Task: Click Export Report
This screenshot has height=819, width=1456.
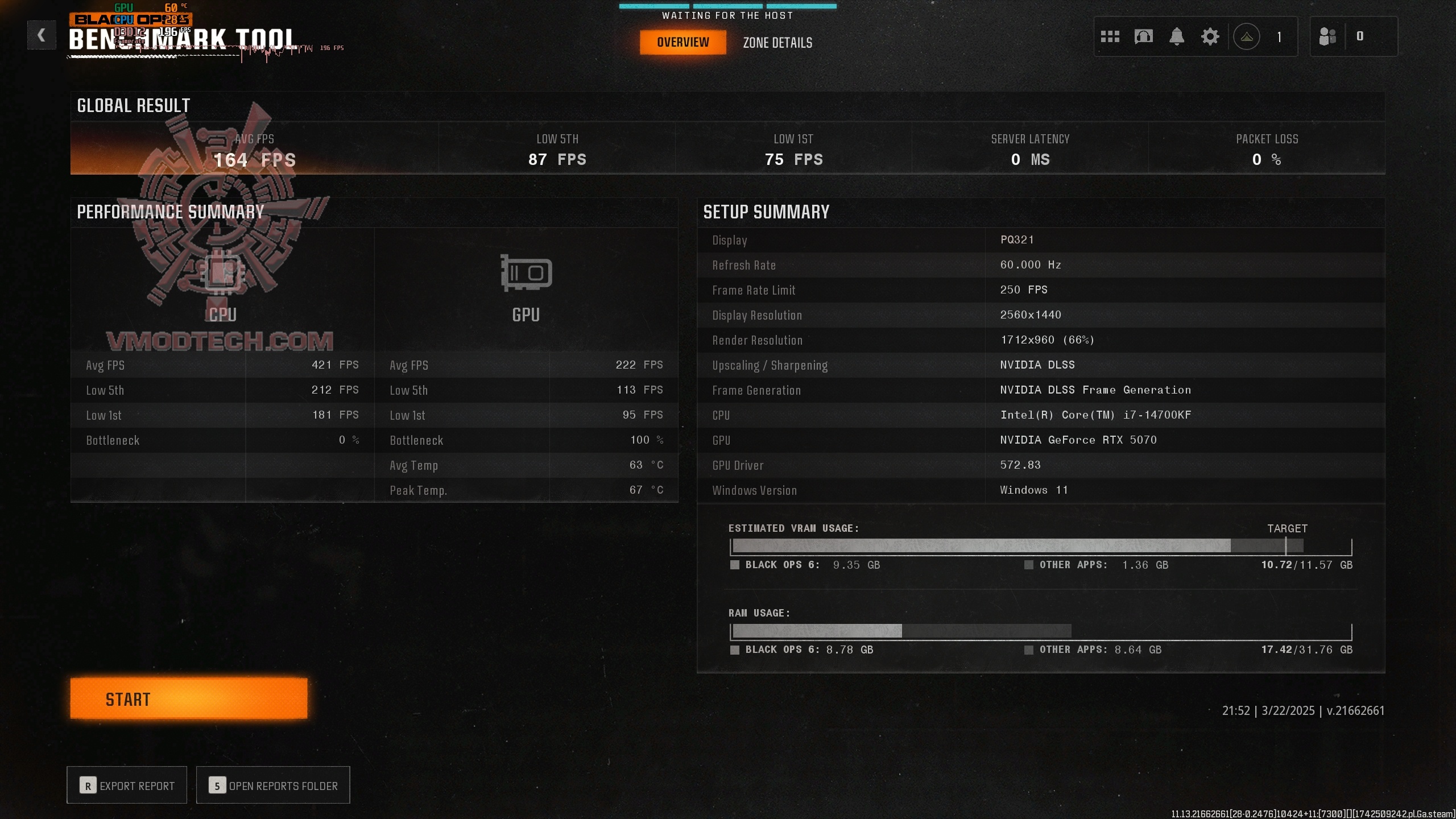Action: click(127, 785)
